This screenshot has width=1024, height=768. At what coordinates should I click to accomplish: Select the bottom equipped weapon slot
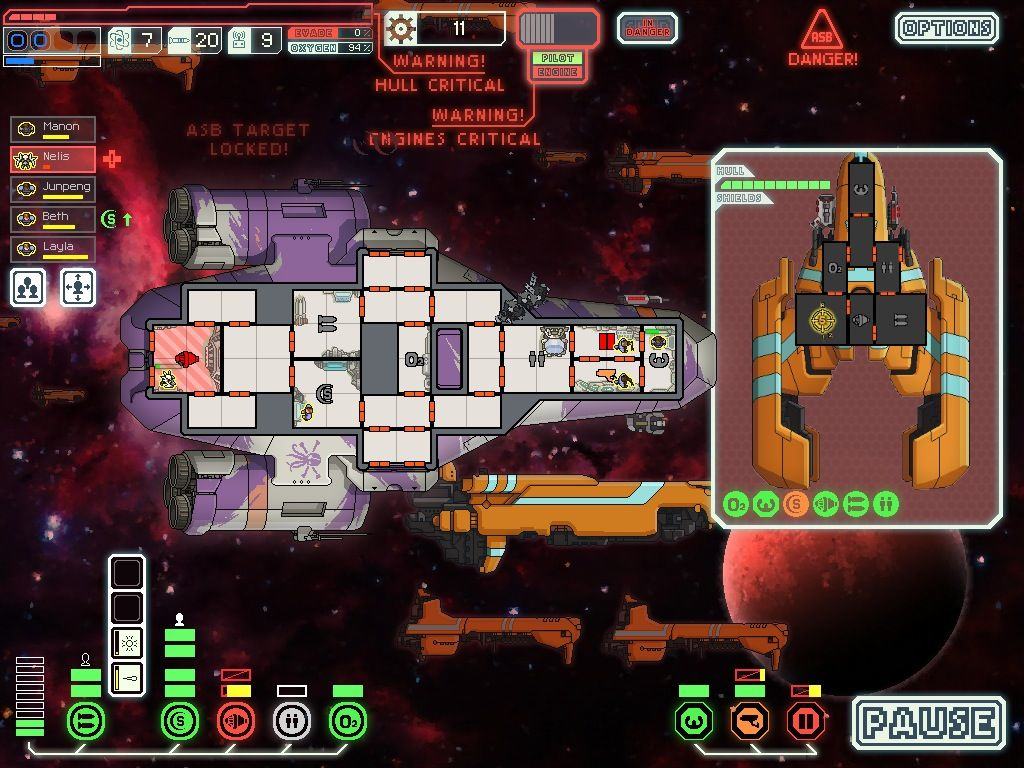point(127,677)
